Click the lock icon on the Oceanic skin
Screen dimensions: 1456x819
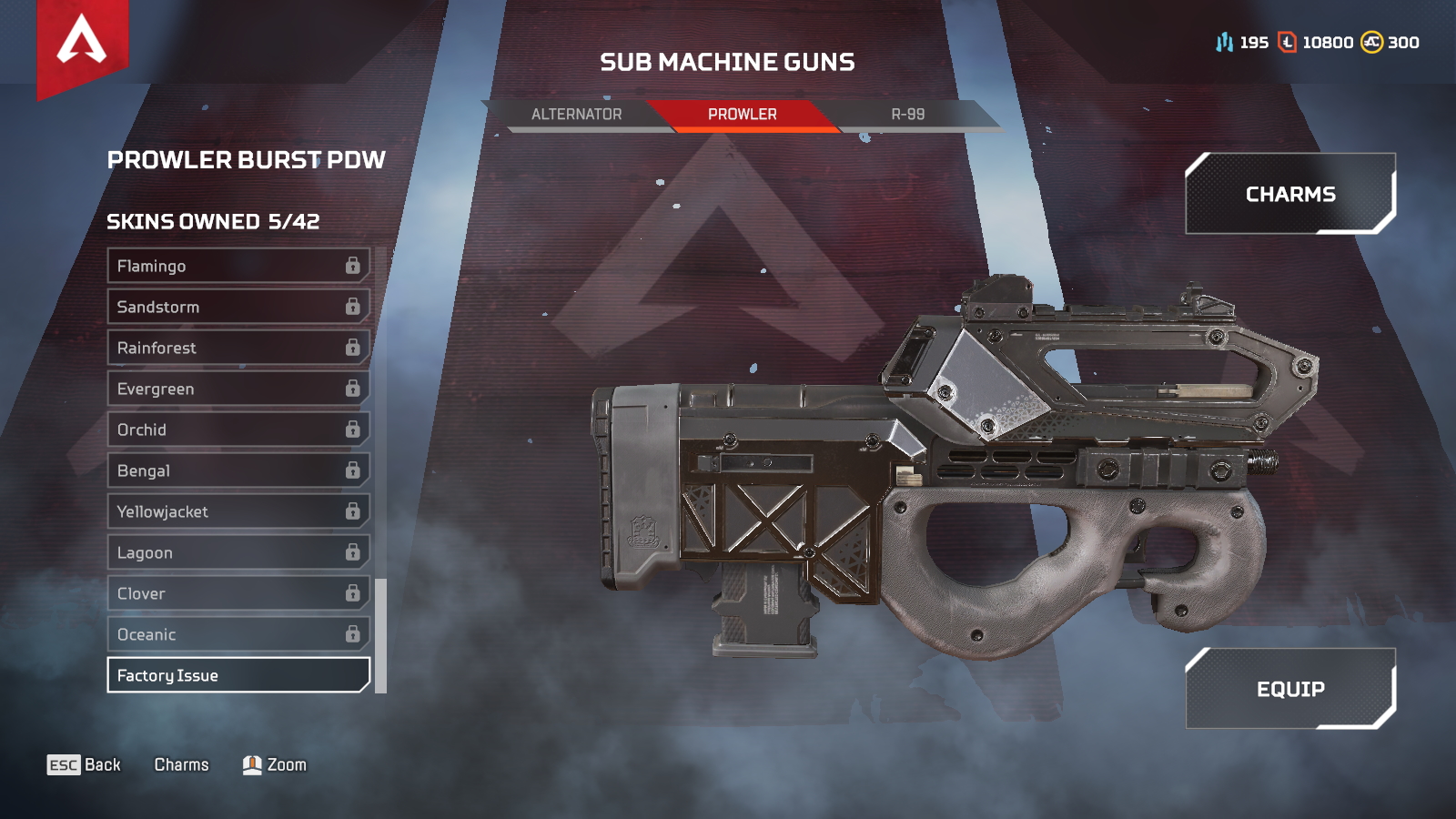(351, 634)
